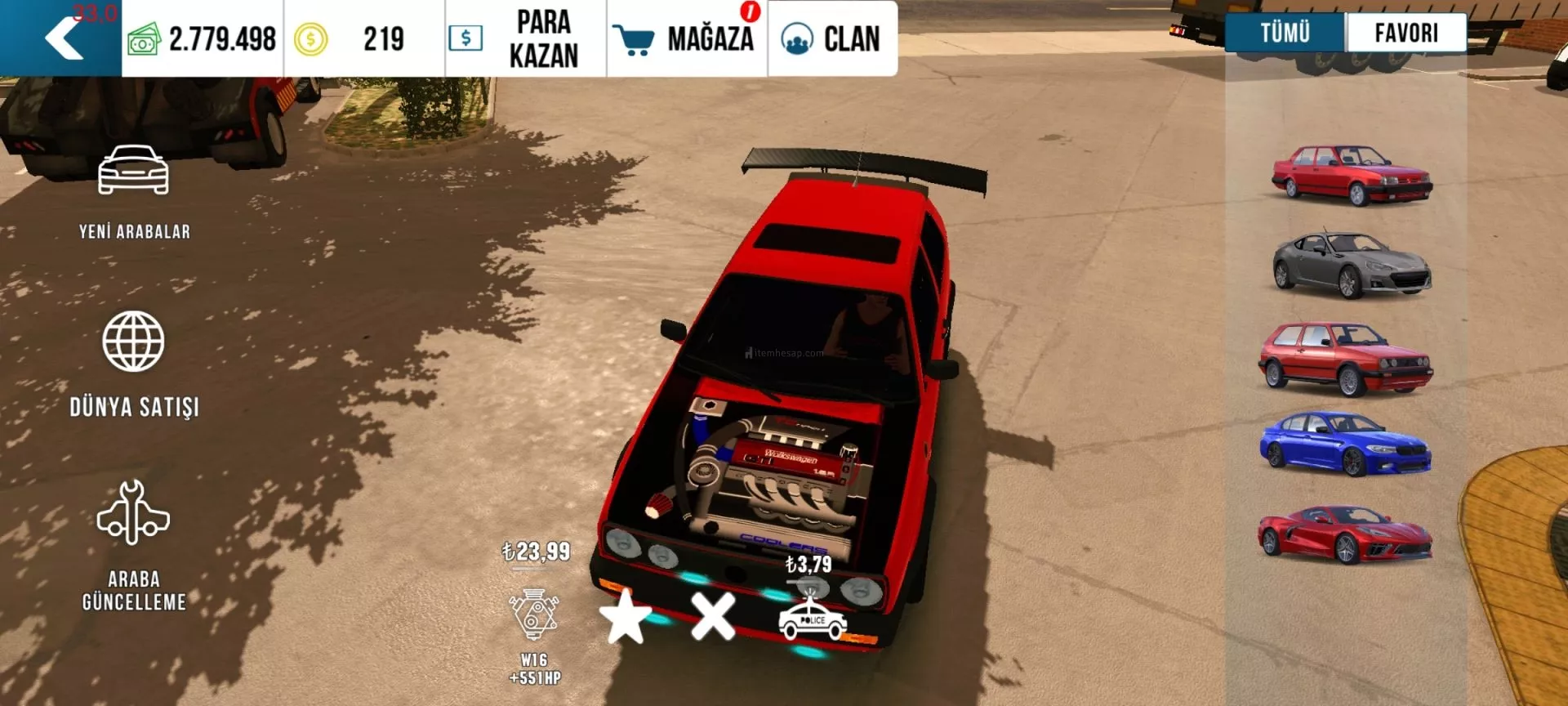The image size is (1568, 706).
Task: Open the Mağaza shop
Action: tap(687, 38)
